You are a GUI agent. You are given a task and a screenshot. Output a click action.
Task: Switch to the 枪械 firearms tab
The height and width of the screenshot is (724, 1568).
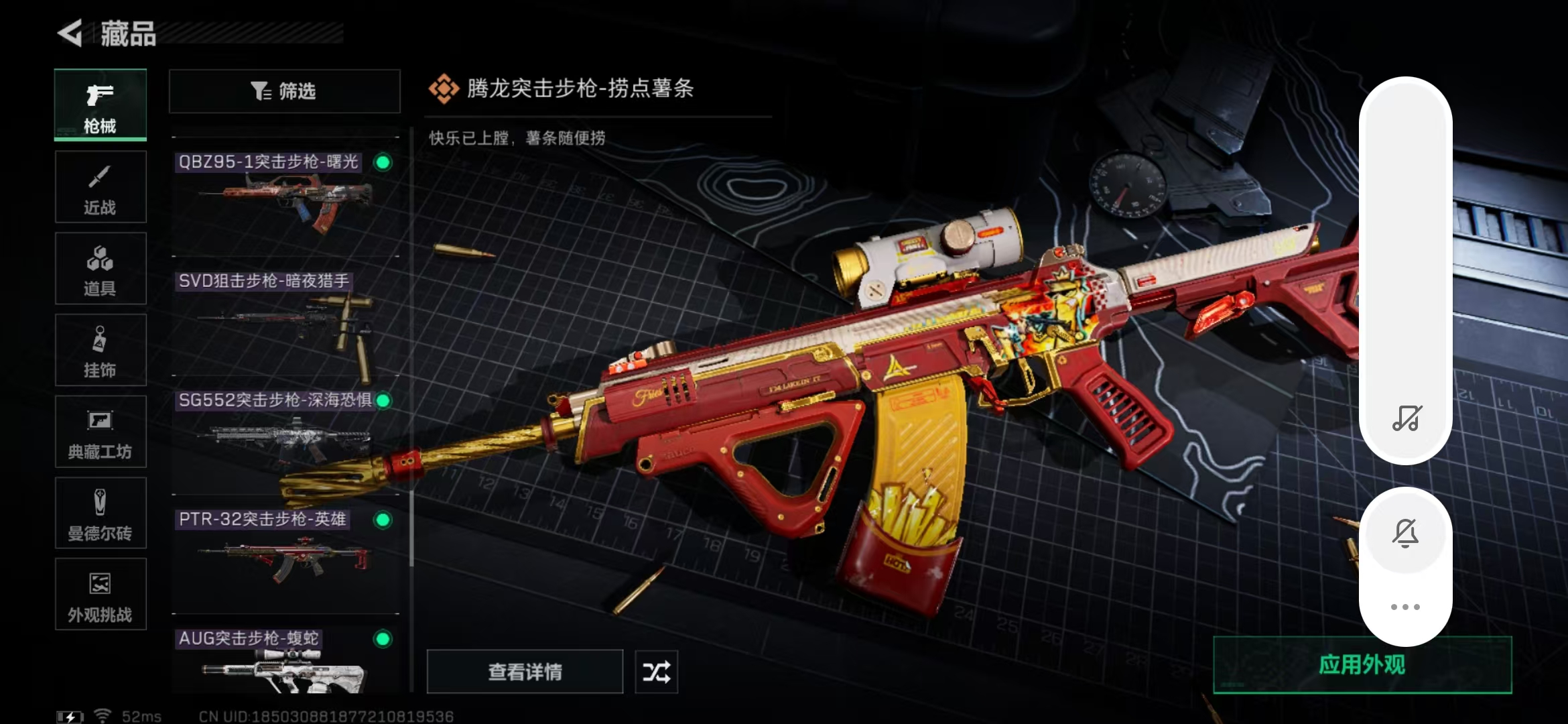point(101,105)
